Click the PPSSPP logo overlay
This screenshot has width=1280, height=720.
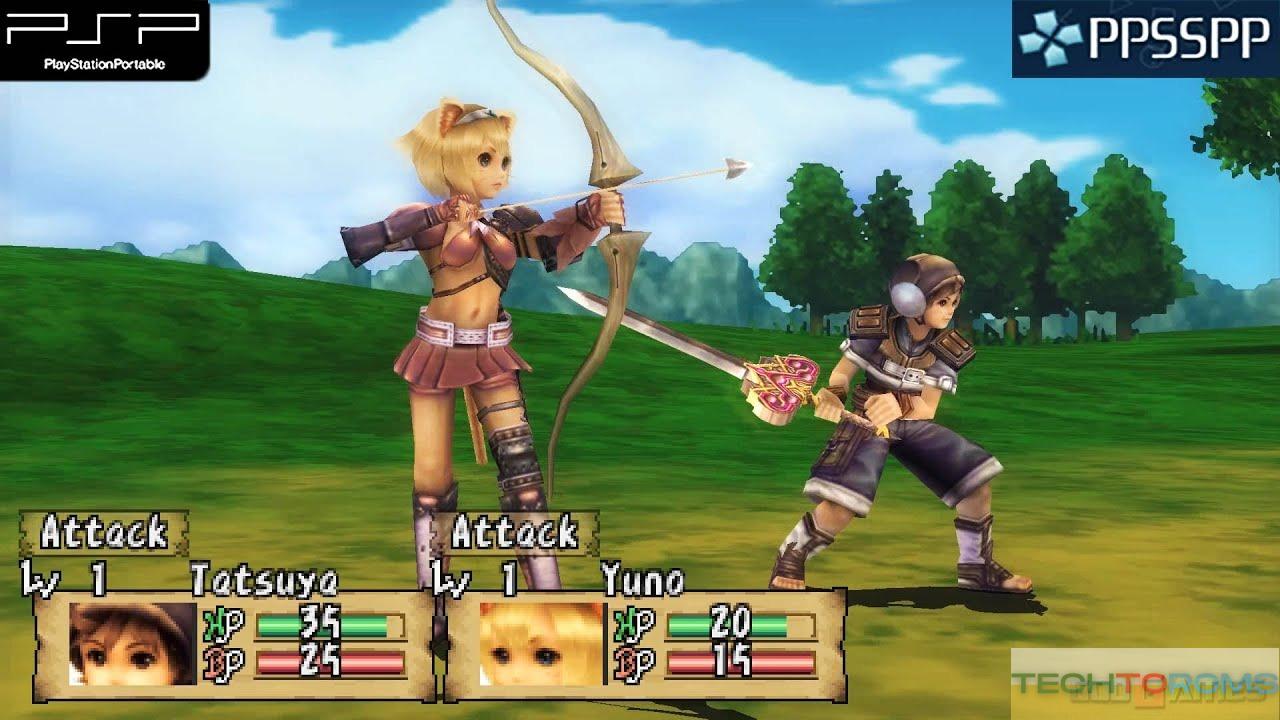tap(1145, 38)
